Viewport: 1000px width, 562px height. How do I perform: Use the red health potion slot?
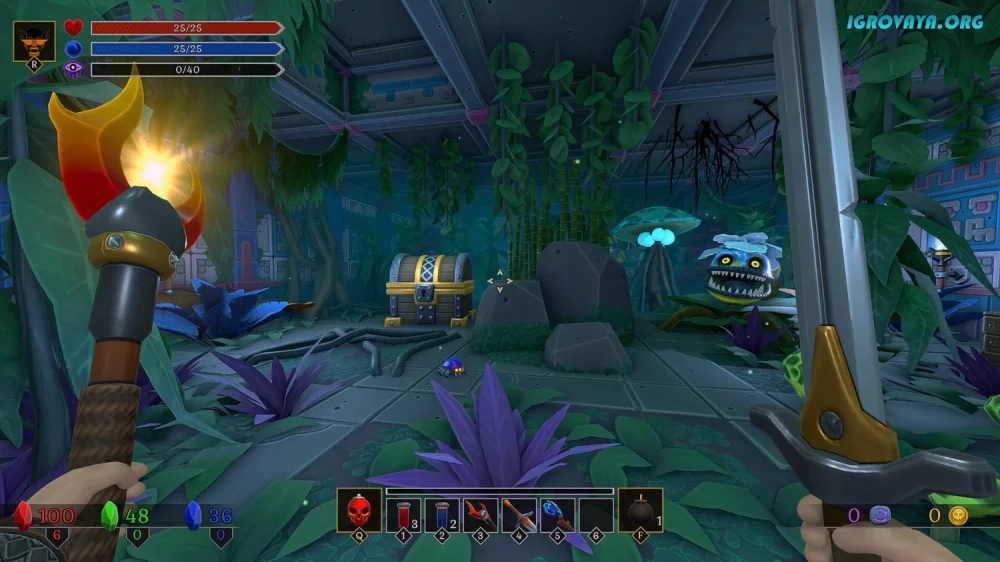click(x=403, y=514)
